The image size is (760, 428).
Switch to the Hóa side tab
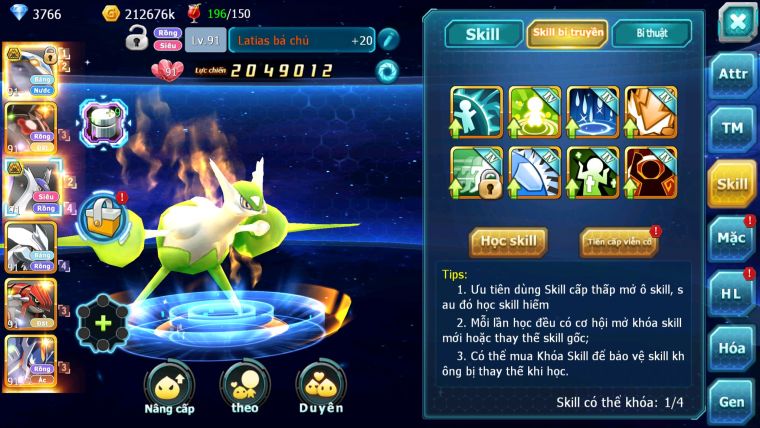click(x=732, y=348)
